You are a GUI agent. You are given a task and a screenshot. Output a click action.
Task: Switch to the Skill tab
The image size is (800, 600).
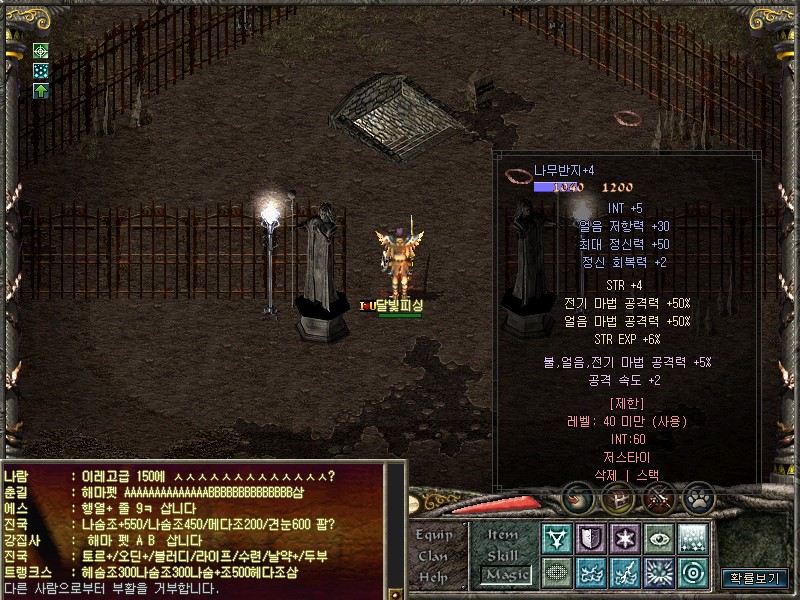503,555
